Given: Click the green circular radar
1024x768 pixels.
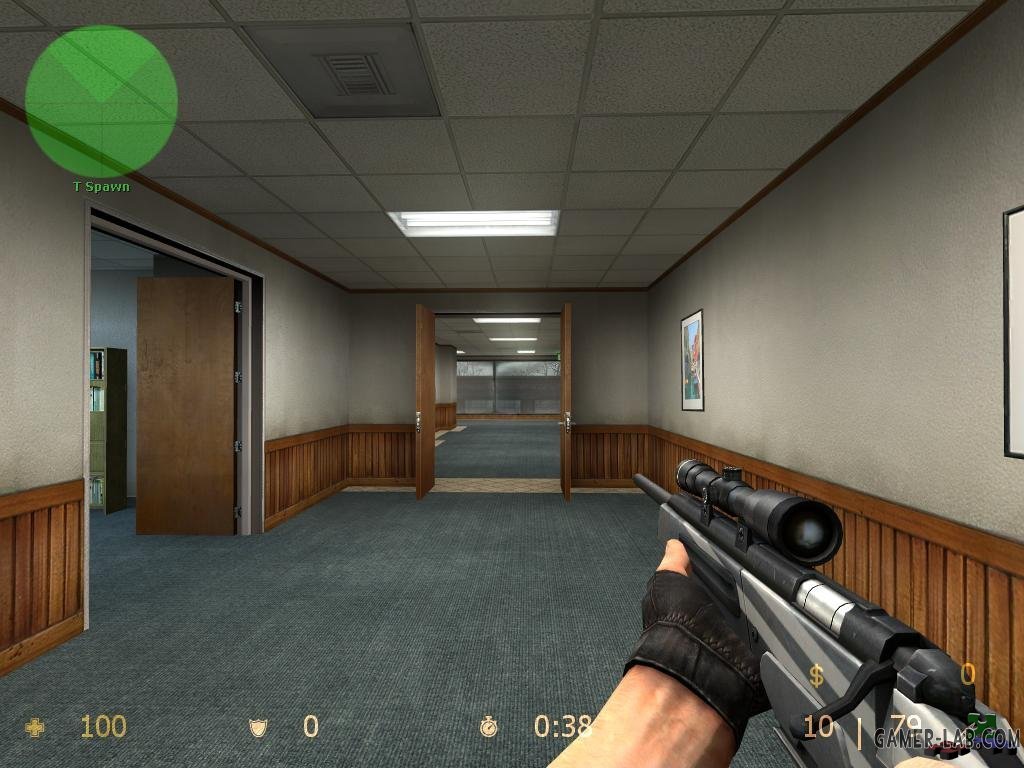Looking at the screenshot, I should [x=101, y=100].
